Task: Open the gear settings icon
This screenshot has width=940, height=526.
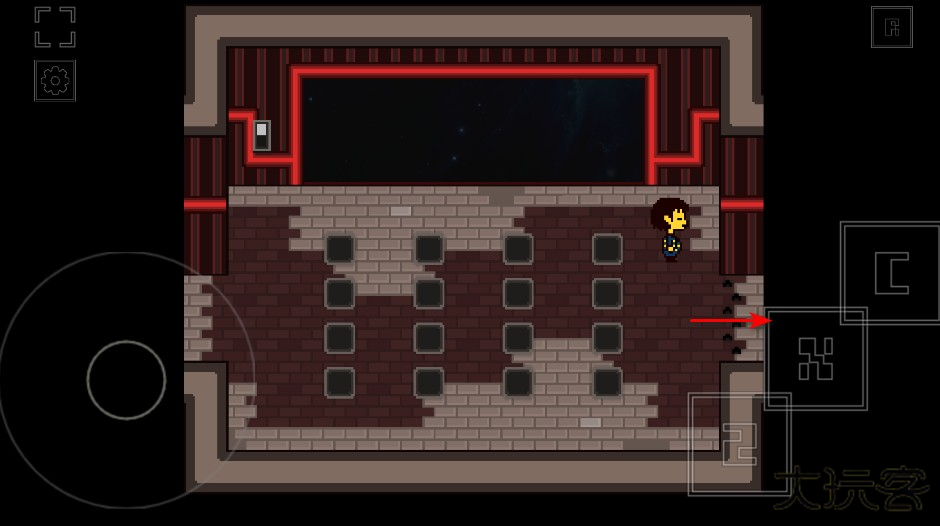Action: 55,81
